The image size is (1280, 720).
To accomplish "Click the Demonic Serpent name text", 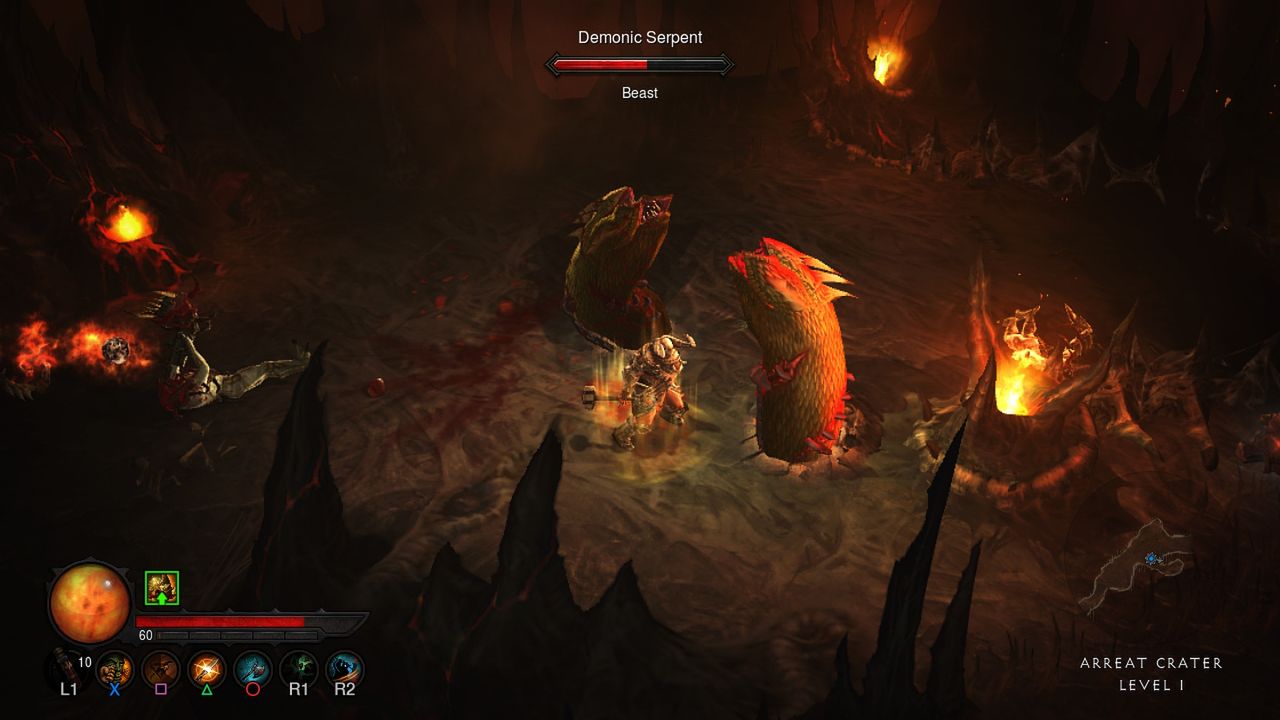I will pos(640,37).
